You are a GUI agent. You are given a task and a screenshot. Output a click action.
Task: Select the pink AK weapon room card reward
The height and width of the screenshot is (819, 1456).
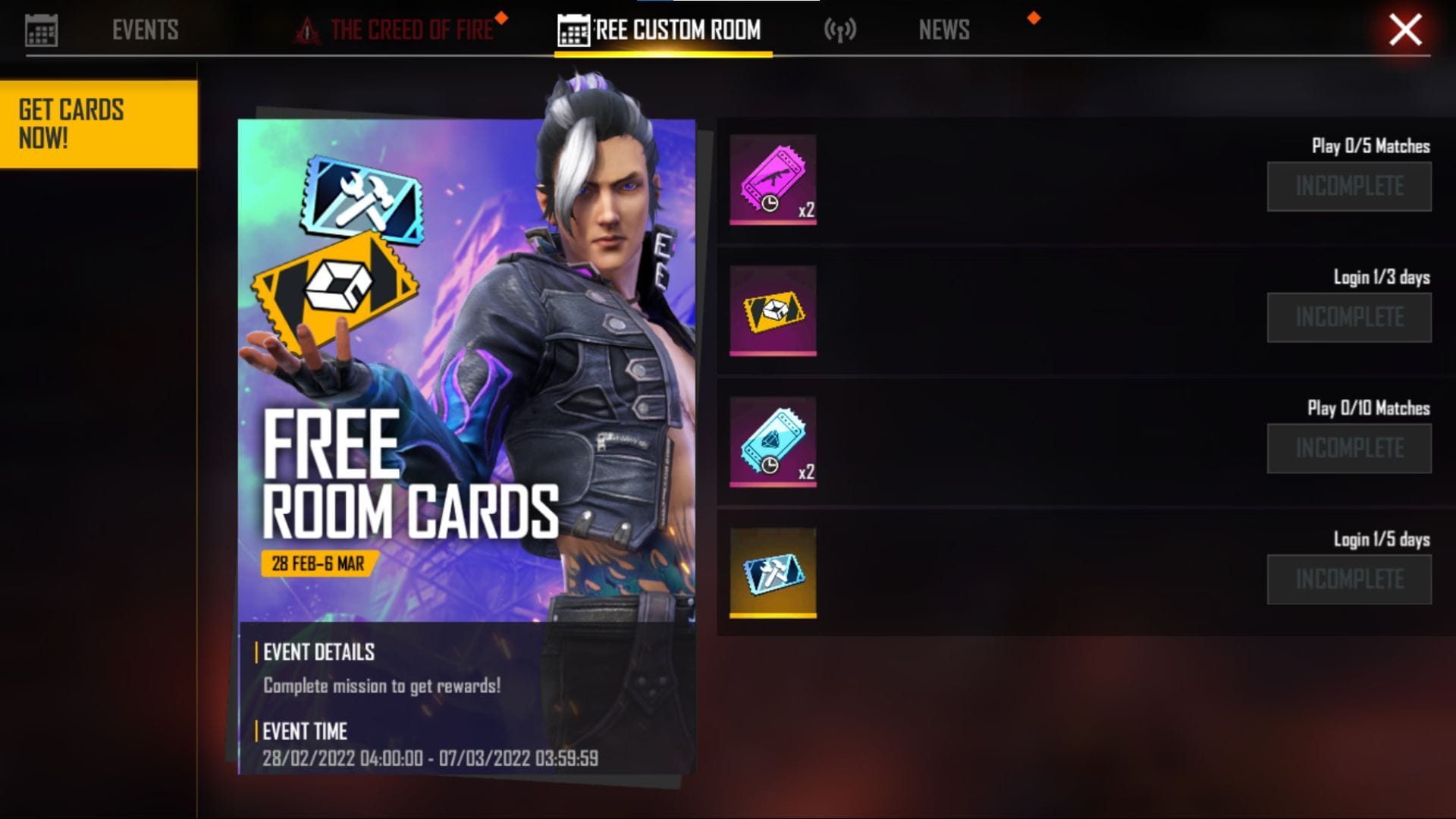773,180
